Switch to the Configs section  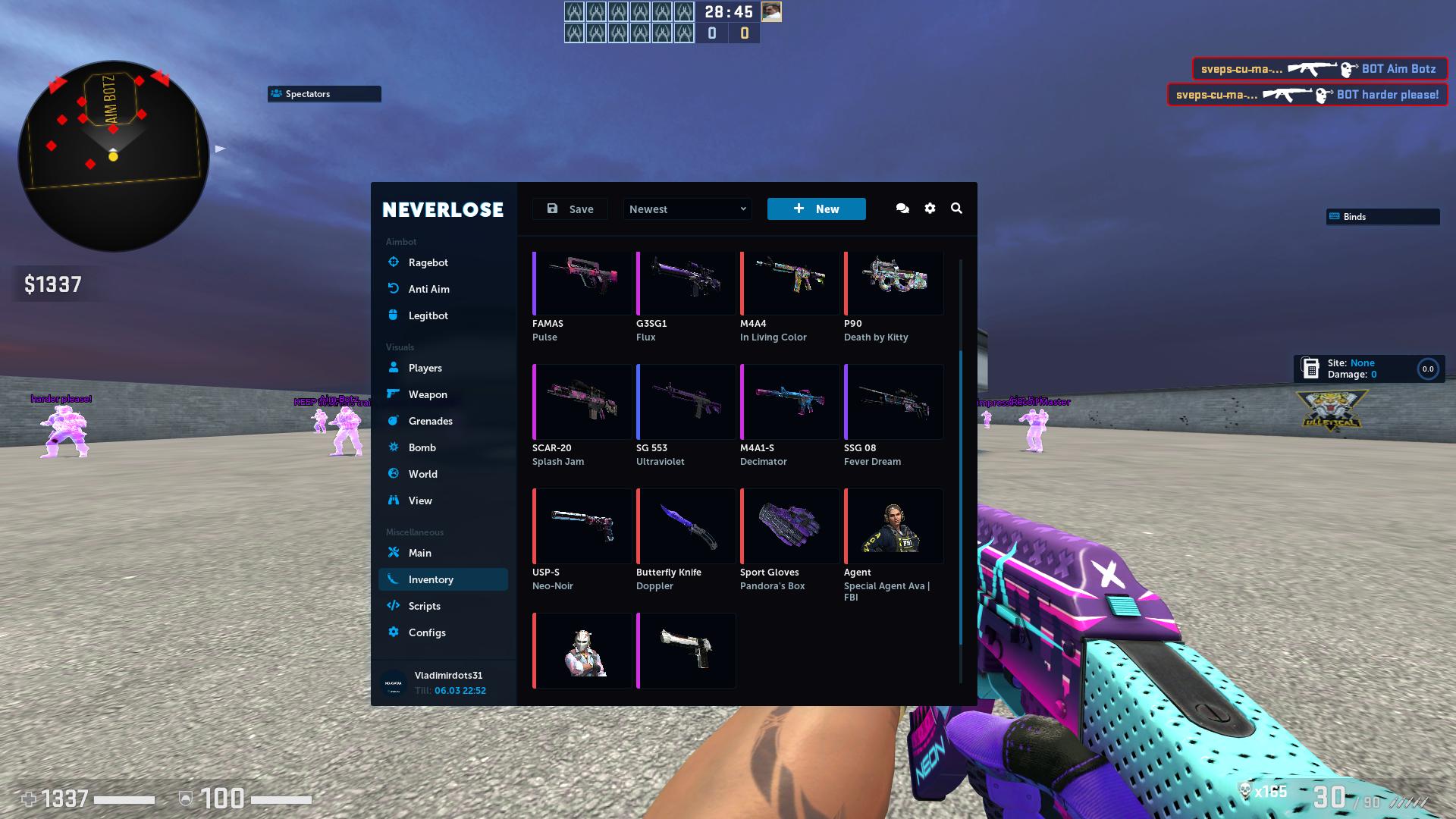427,632
